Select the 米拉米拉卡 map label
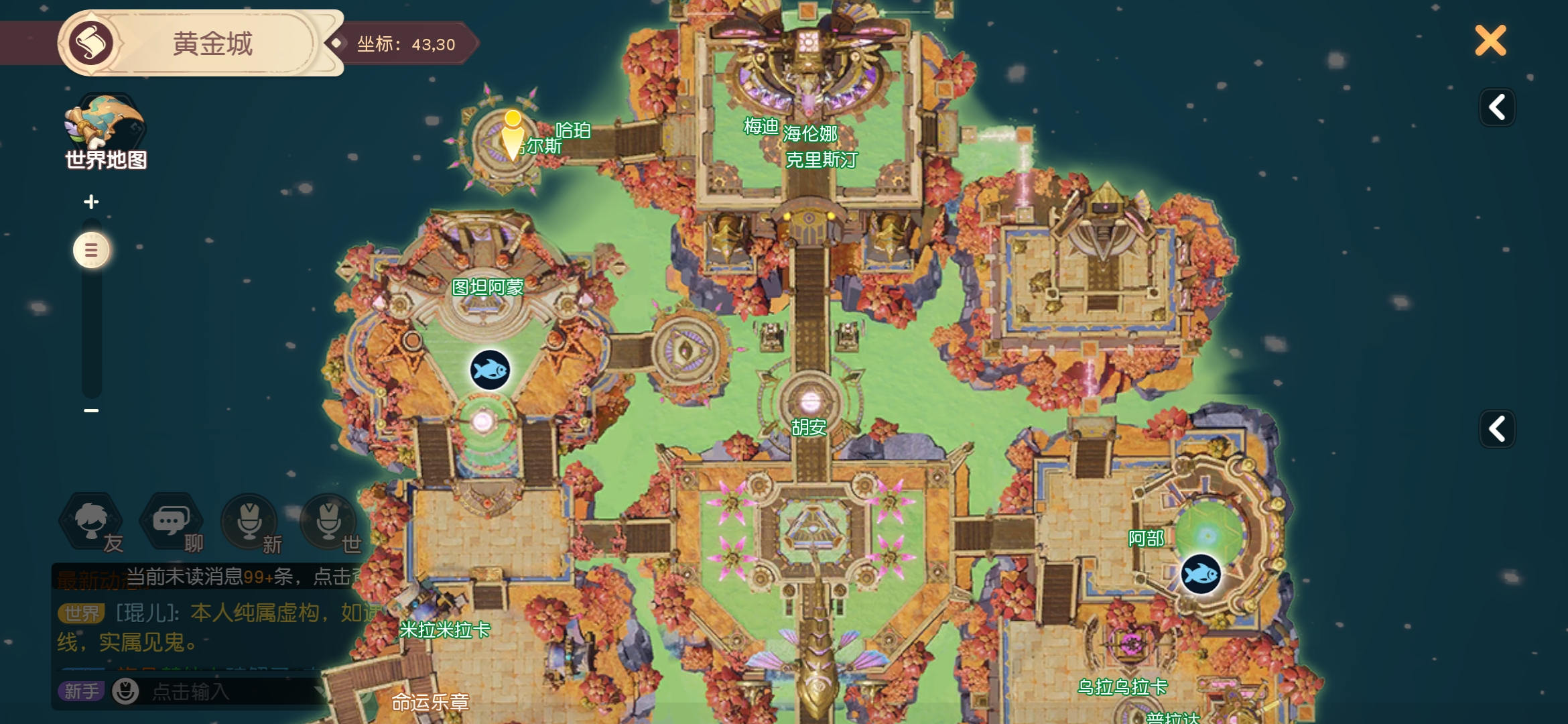The width and height of the screenshot is (1568, 724). pyautogui.click(x=444, y=630)
